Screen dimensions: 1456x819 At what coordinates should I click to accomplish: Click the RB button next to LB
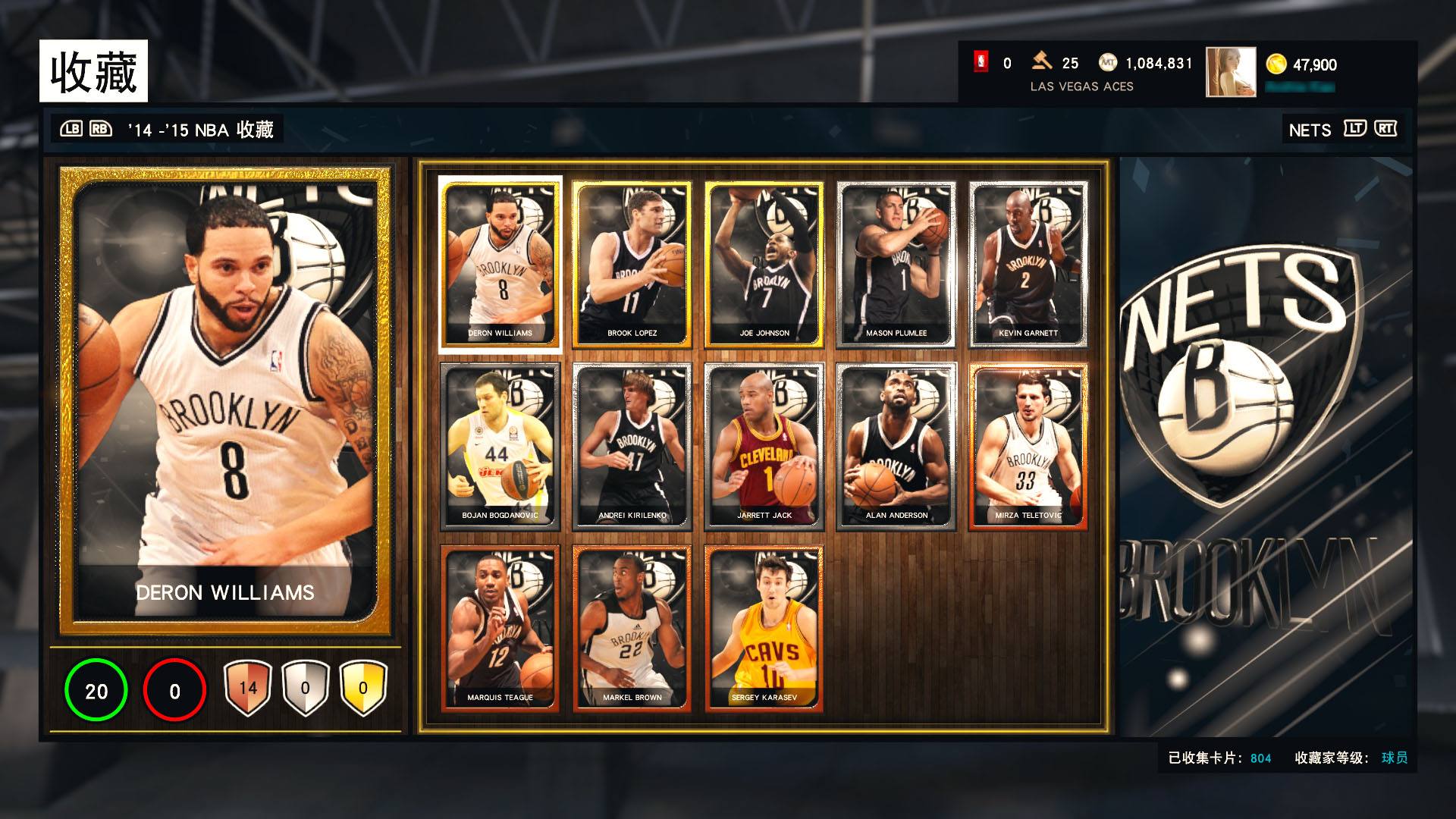(100, 129)
